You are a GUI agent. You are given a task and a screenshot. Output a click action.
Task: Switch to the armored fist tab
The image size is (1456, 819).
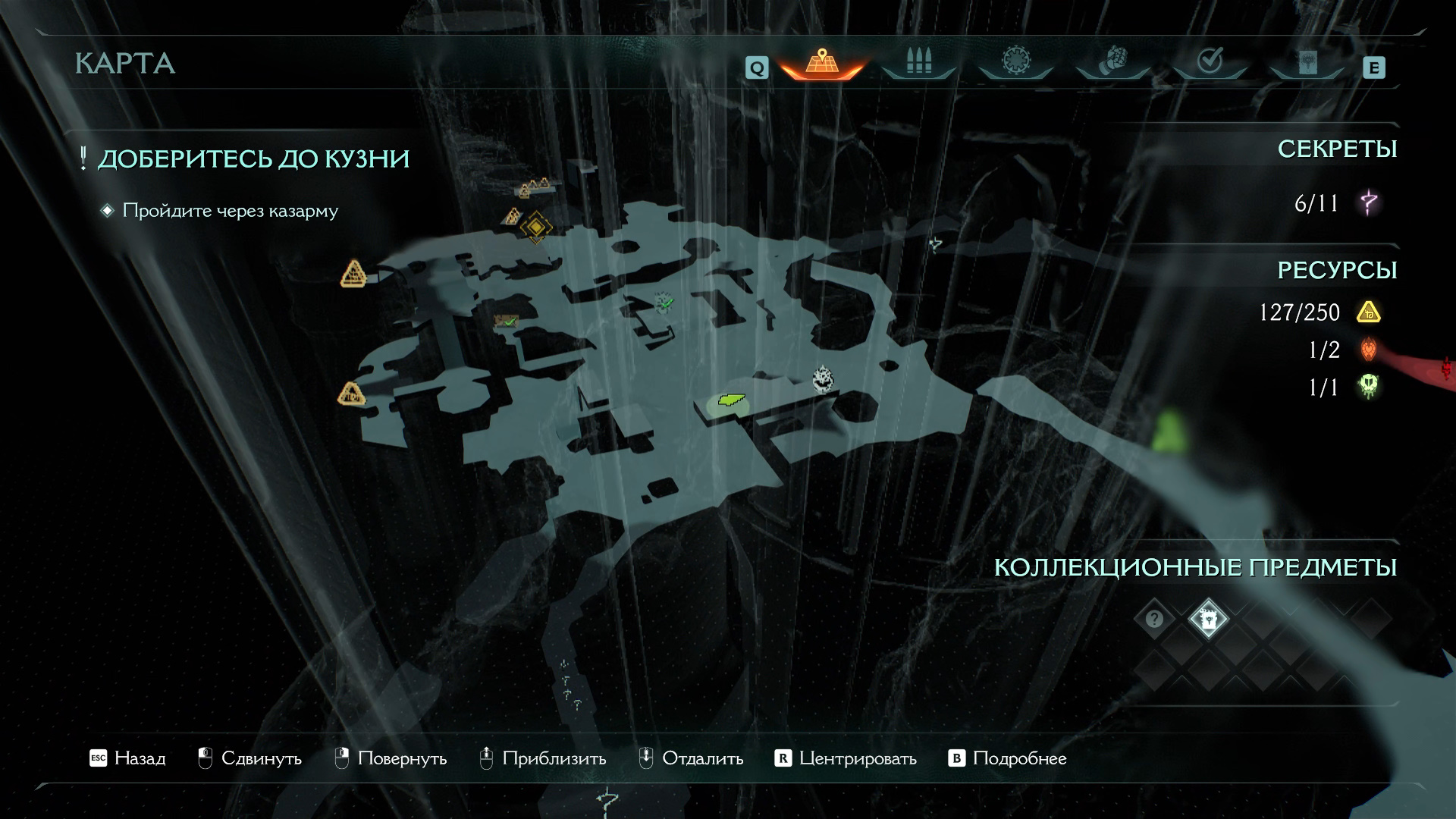[1112, 62]
